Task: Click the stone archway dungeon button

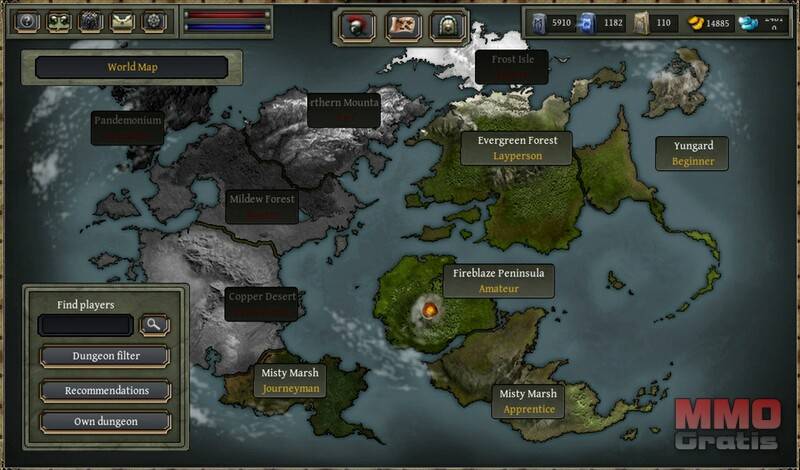Action: pyautogui.click(x=449, y=25)
